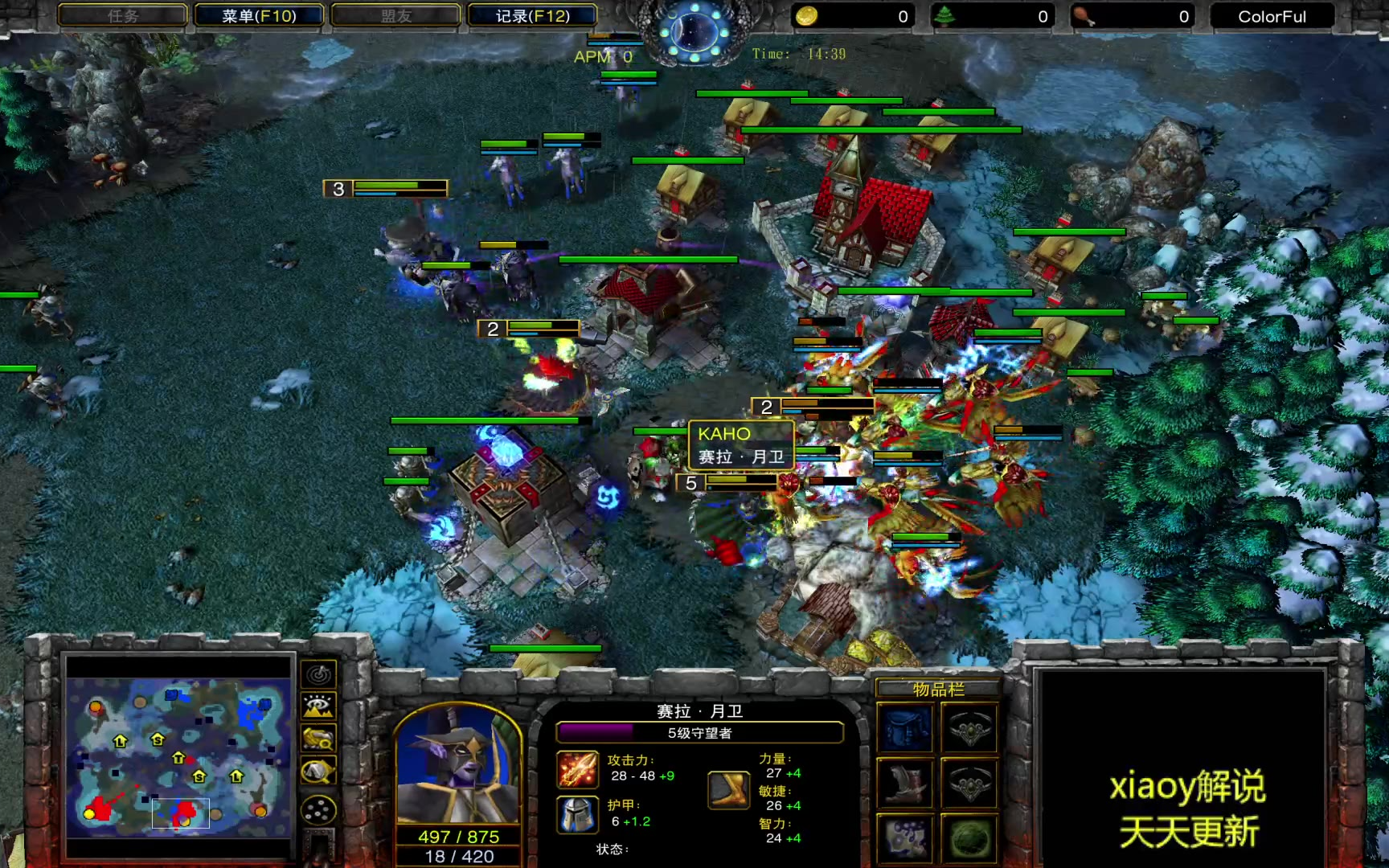Select the armor helmet icon
Screen dimensions: 1389x868
click(x=578, y=814)
